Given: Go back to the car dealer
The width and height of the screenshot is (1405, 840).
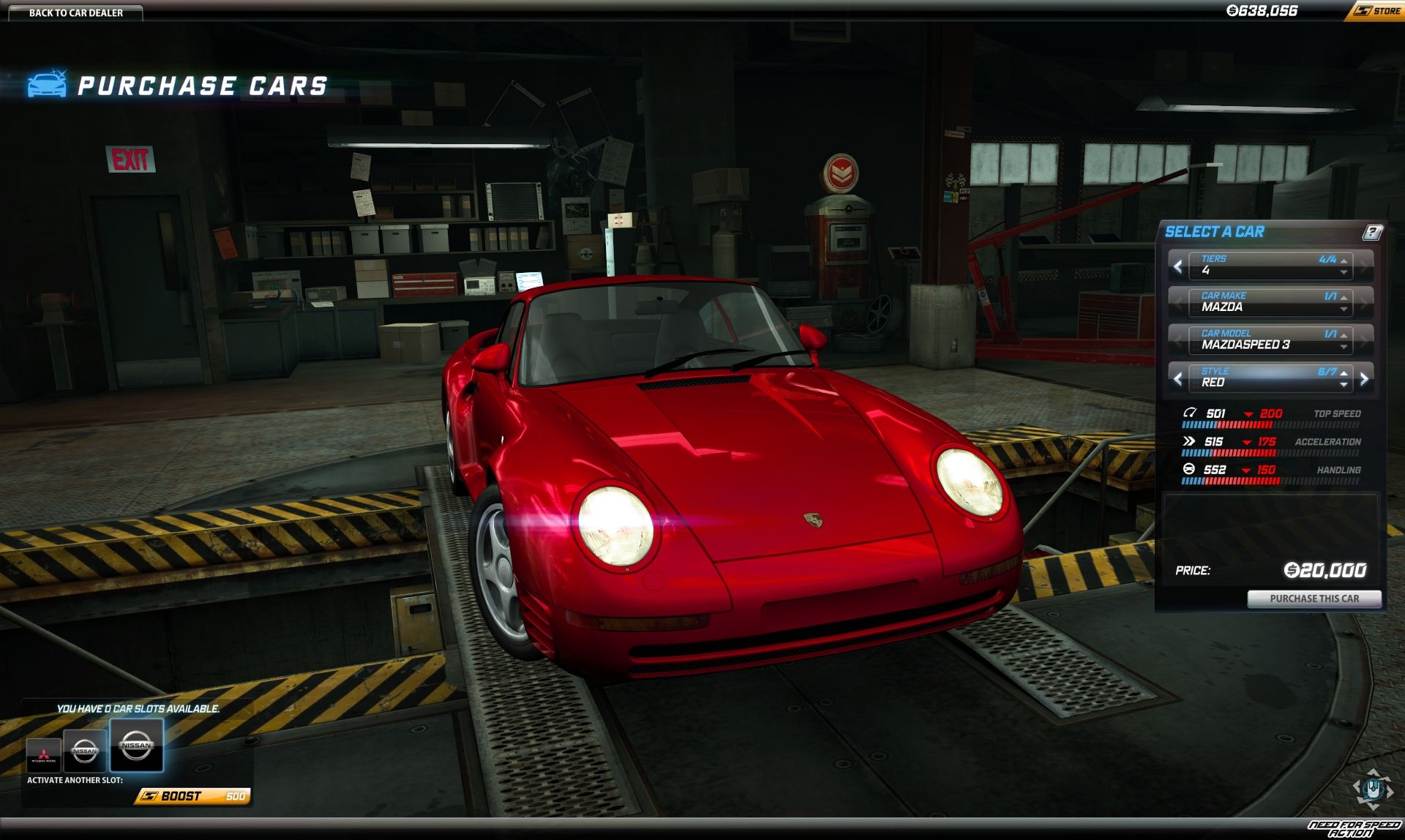Looking at the screenshot, I should (75, 12).
